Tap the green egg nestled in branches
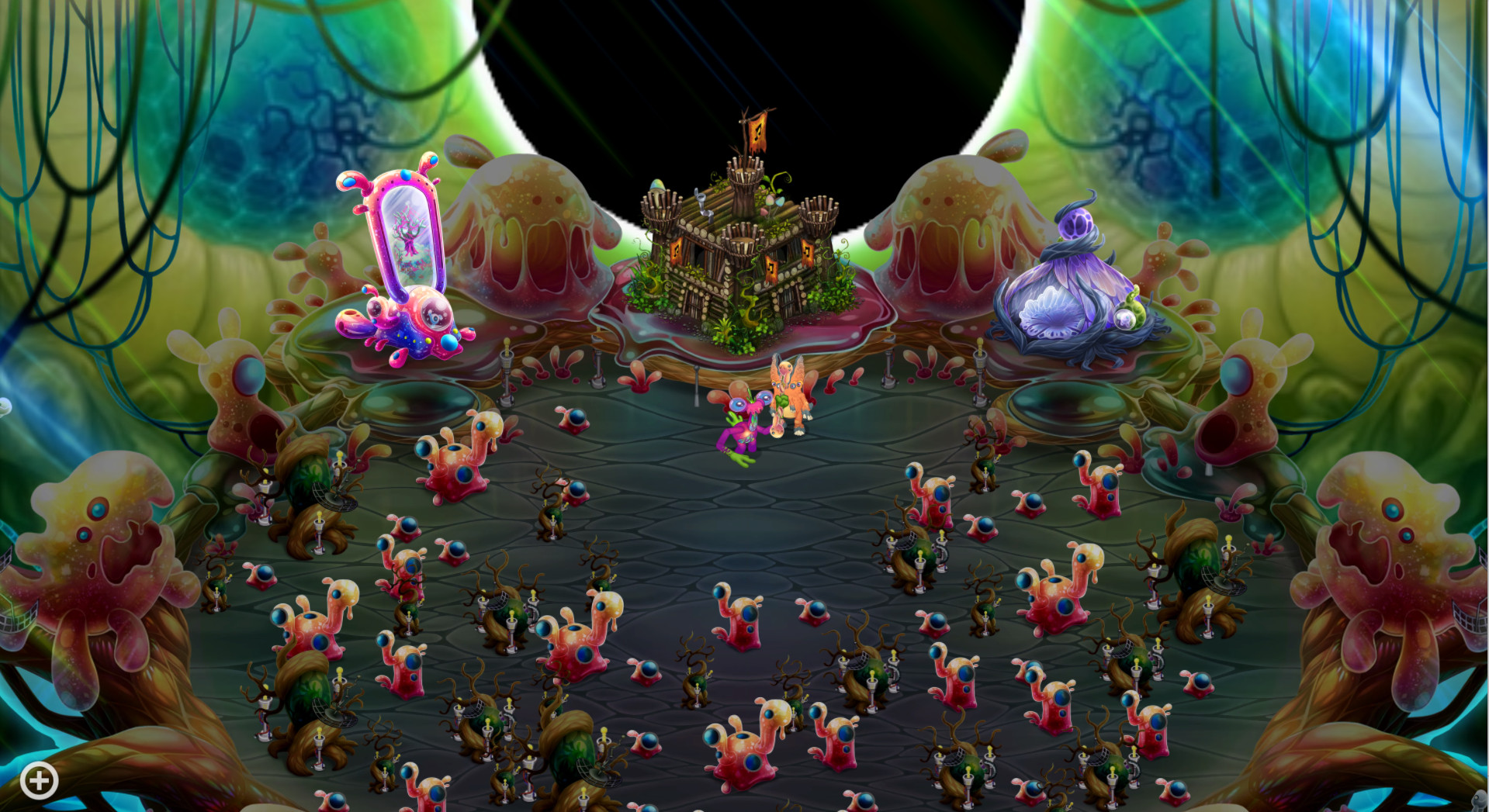1489x812 pixels. coord(656,182)
